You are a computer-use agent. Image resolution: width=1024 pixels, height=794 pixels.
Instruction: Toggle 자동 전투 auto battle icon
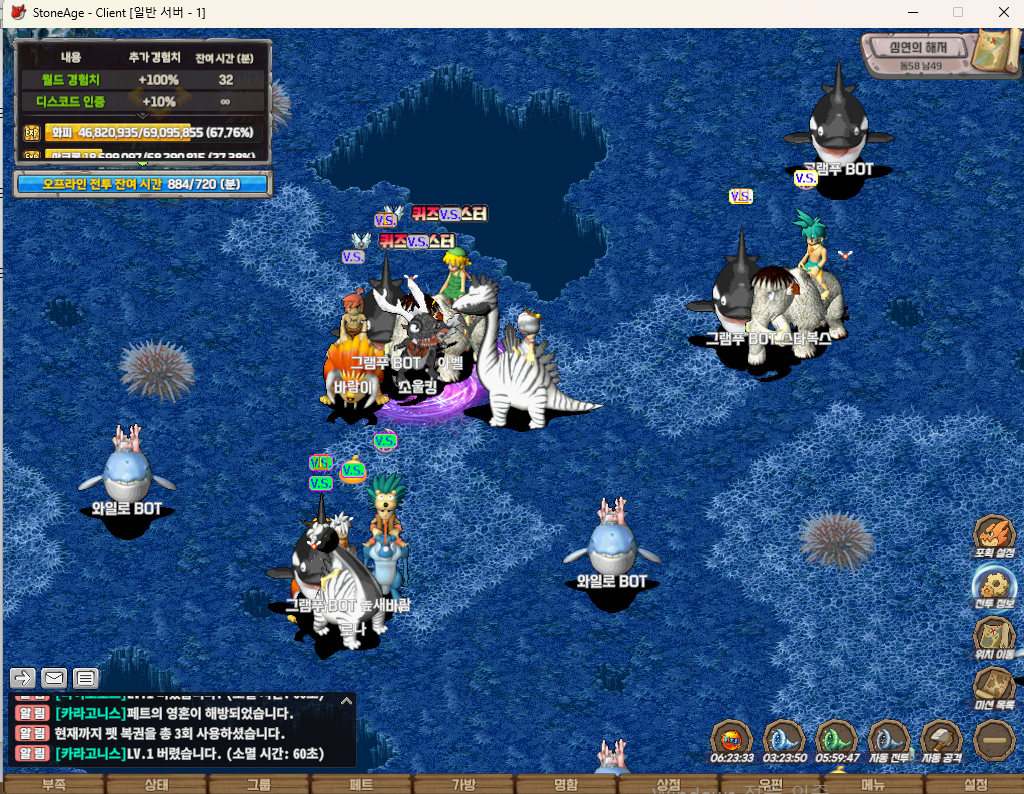coord(889,741)
